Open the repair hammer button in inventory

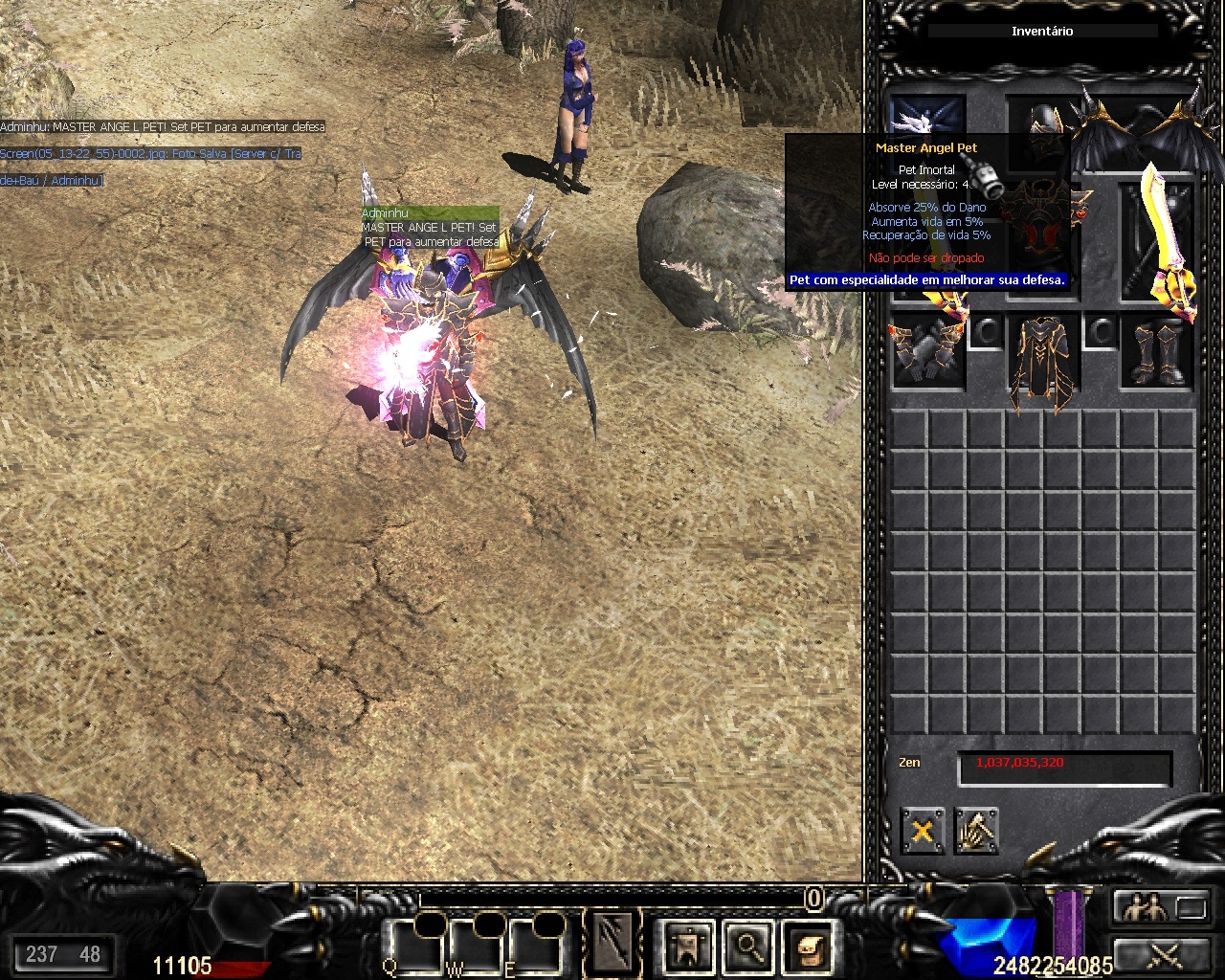coord(975,831)
